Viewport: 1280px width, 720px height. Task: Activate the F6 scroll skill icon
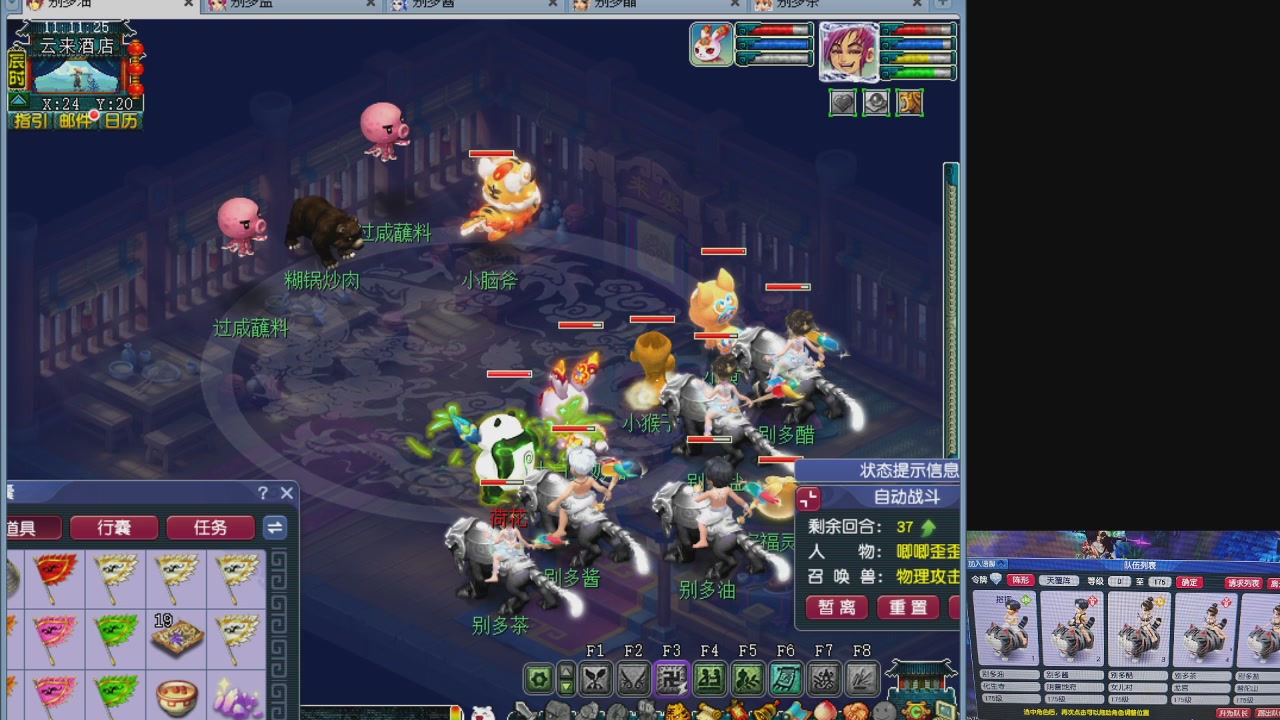pos(786,678)
